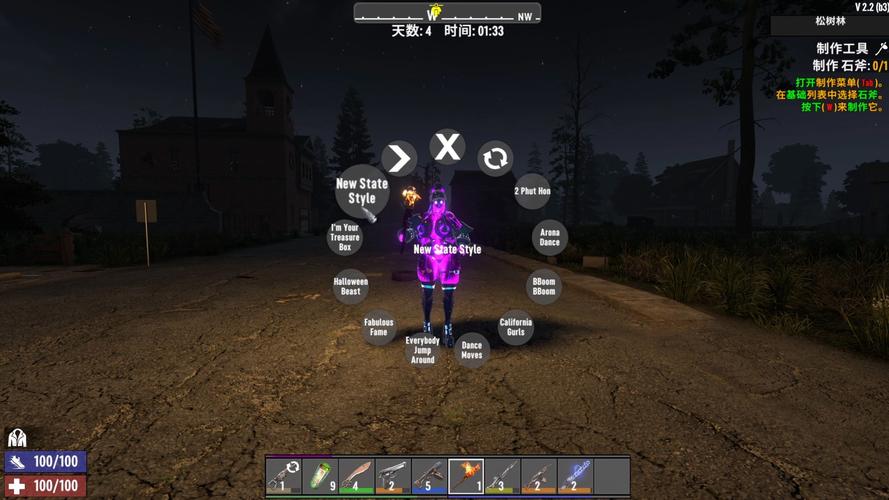Go to the next dance page arrow
The width and height of the screenshot is (889, 500).
(x=399, y=158)
